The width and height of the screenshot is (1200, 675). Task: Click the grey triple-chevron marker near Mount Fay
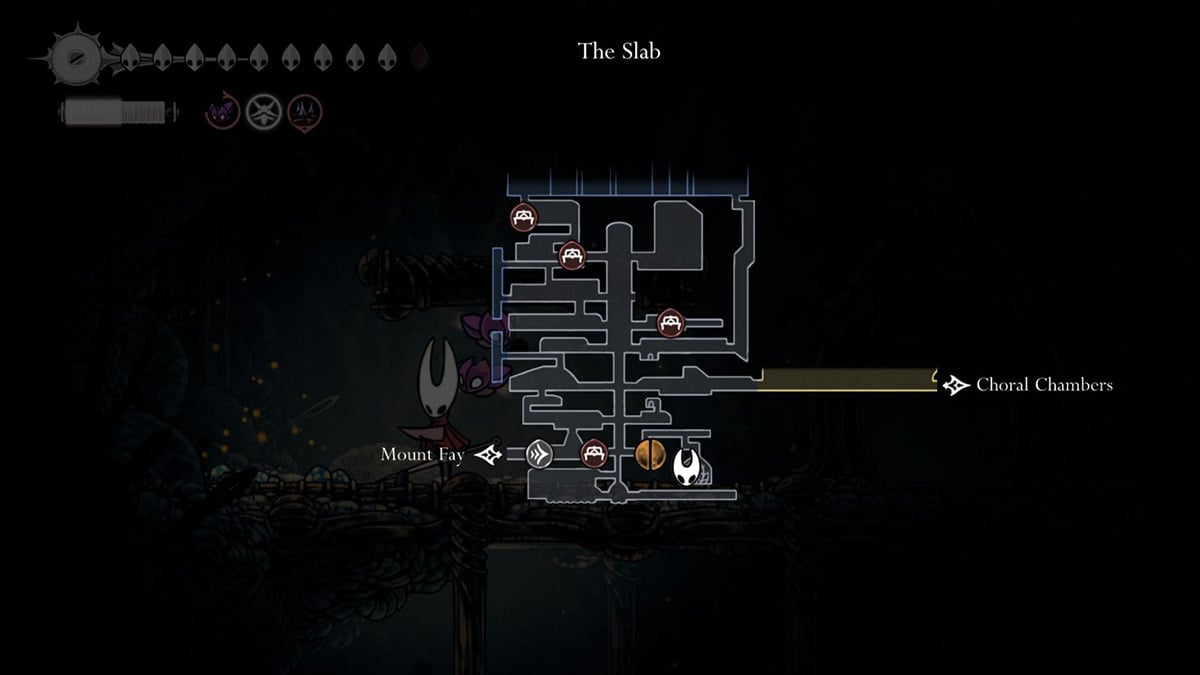coord(540,455)
